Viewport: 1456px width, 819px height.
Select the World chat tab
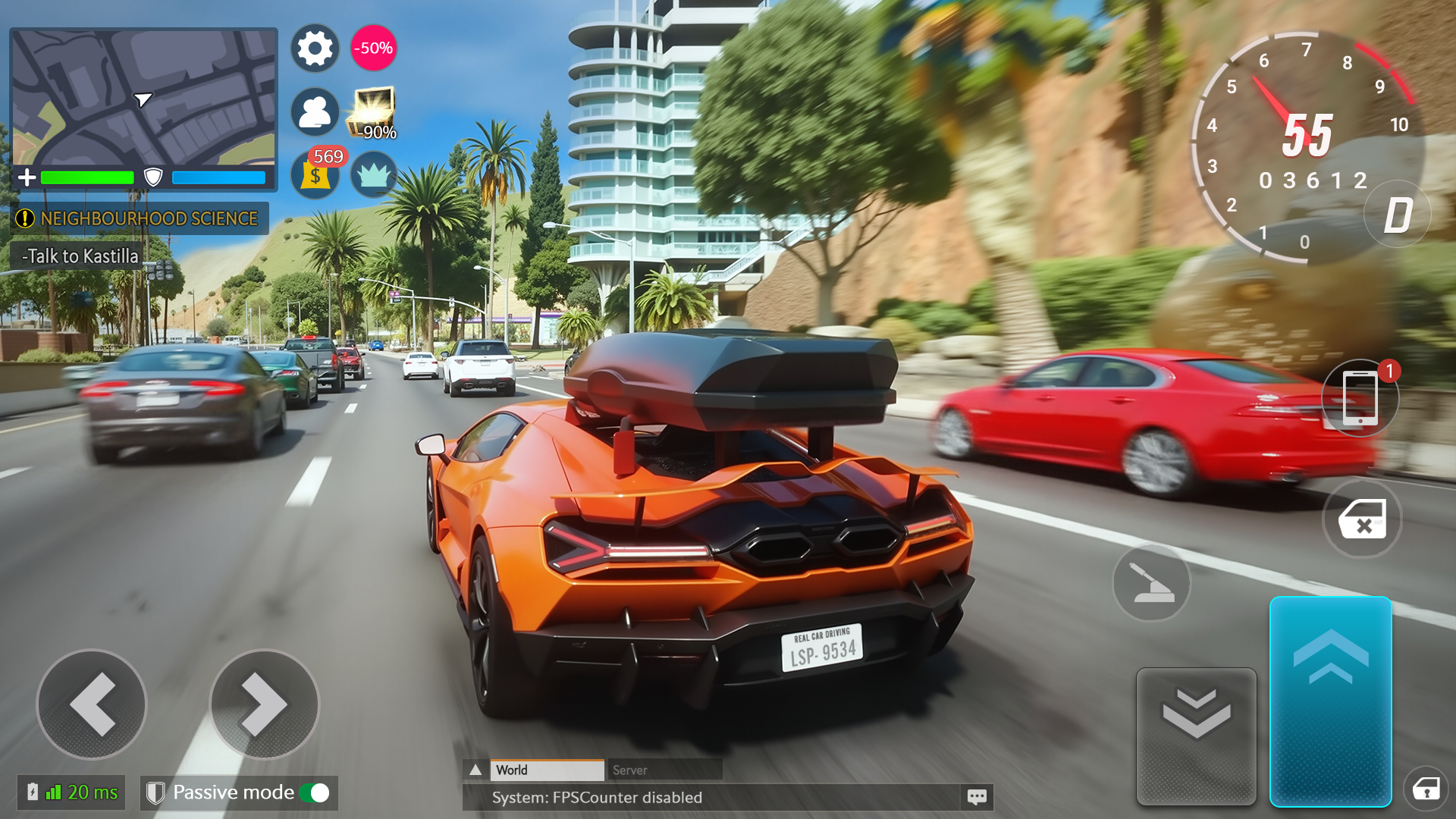point(546,770)
